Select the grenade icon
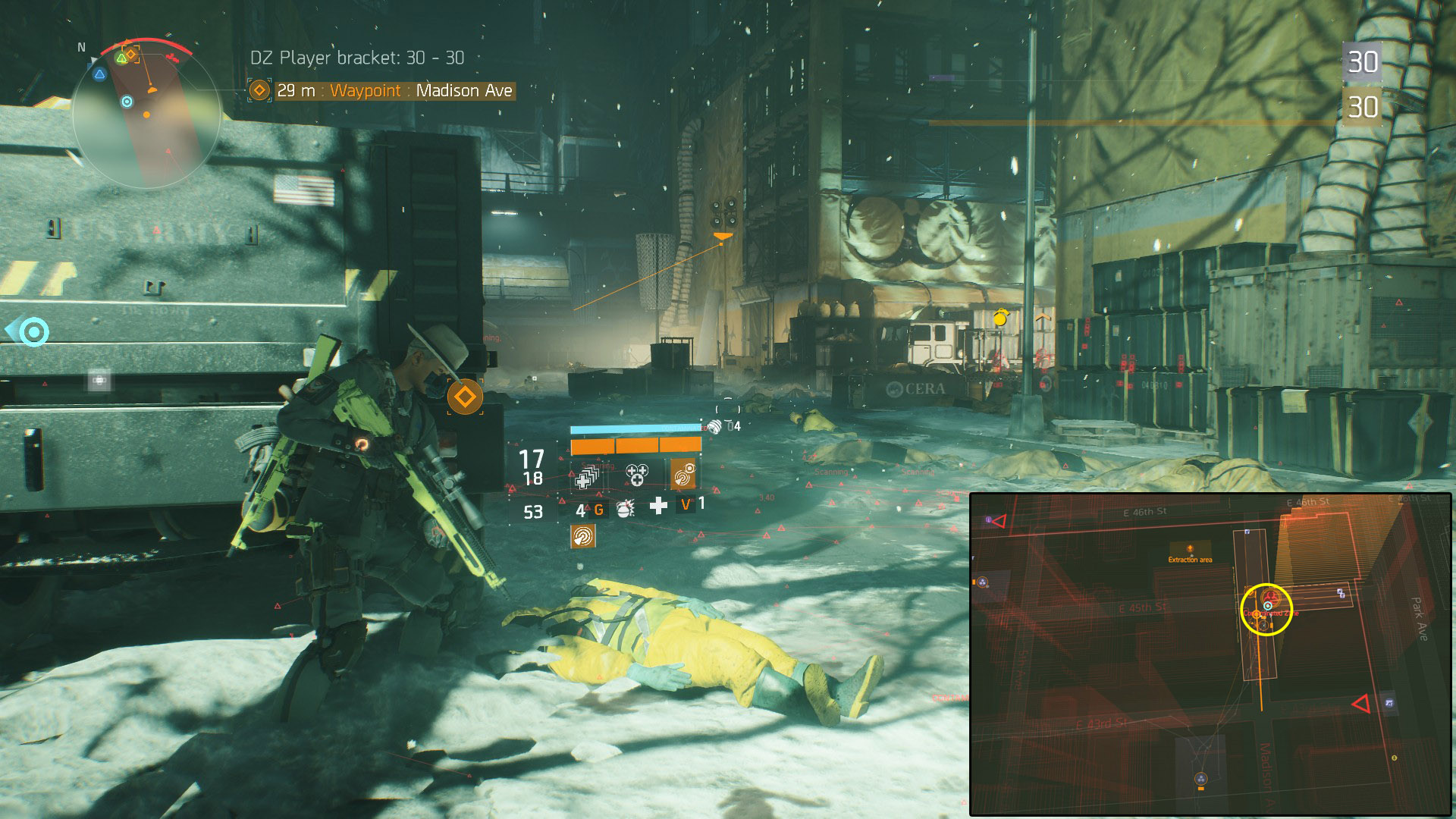 [x=626, y=508]
